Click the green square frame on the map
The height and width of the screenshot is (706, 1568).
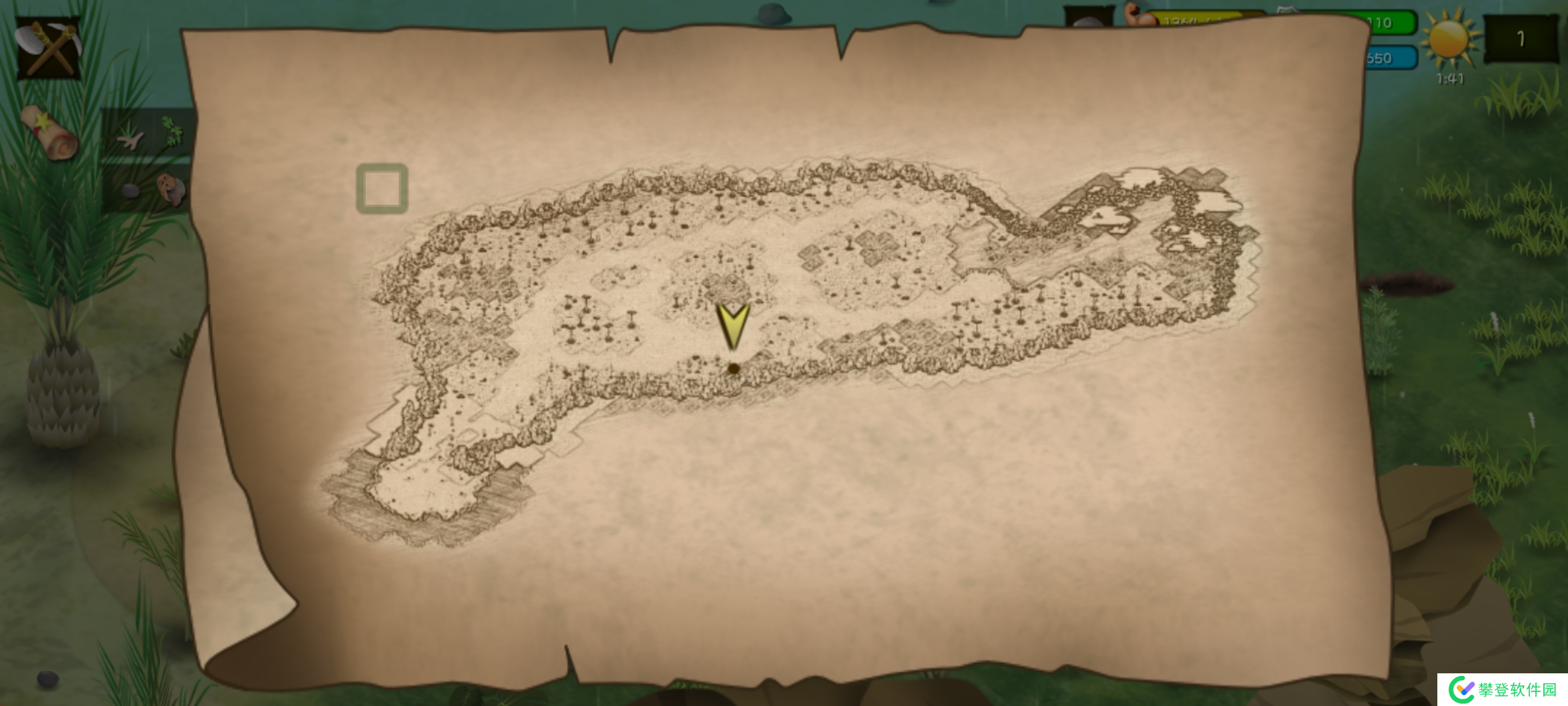(382, 189)
